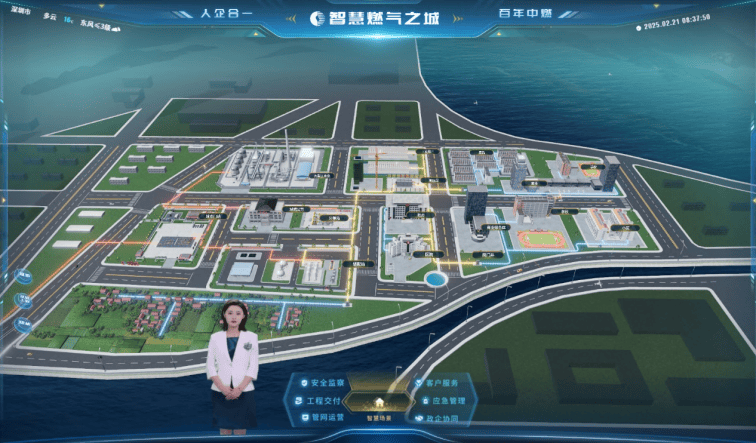
Task: Open the 安全监察 safety supervision module
Action: [x=326, y=383]
